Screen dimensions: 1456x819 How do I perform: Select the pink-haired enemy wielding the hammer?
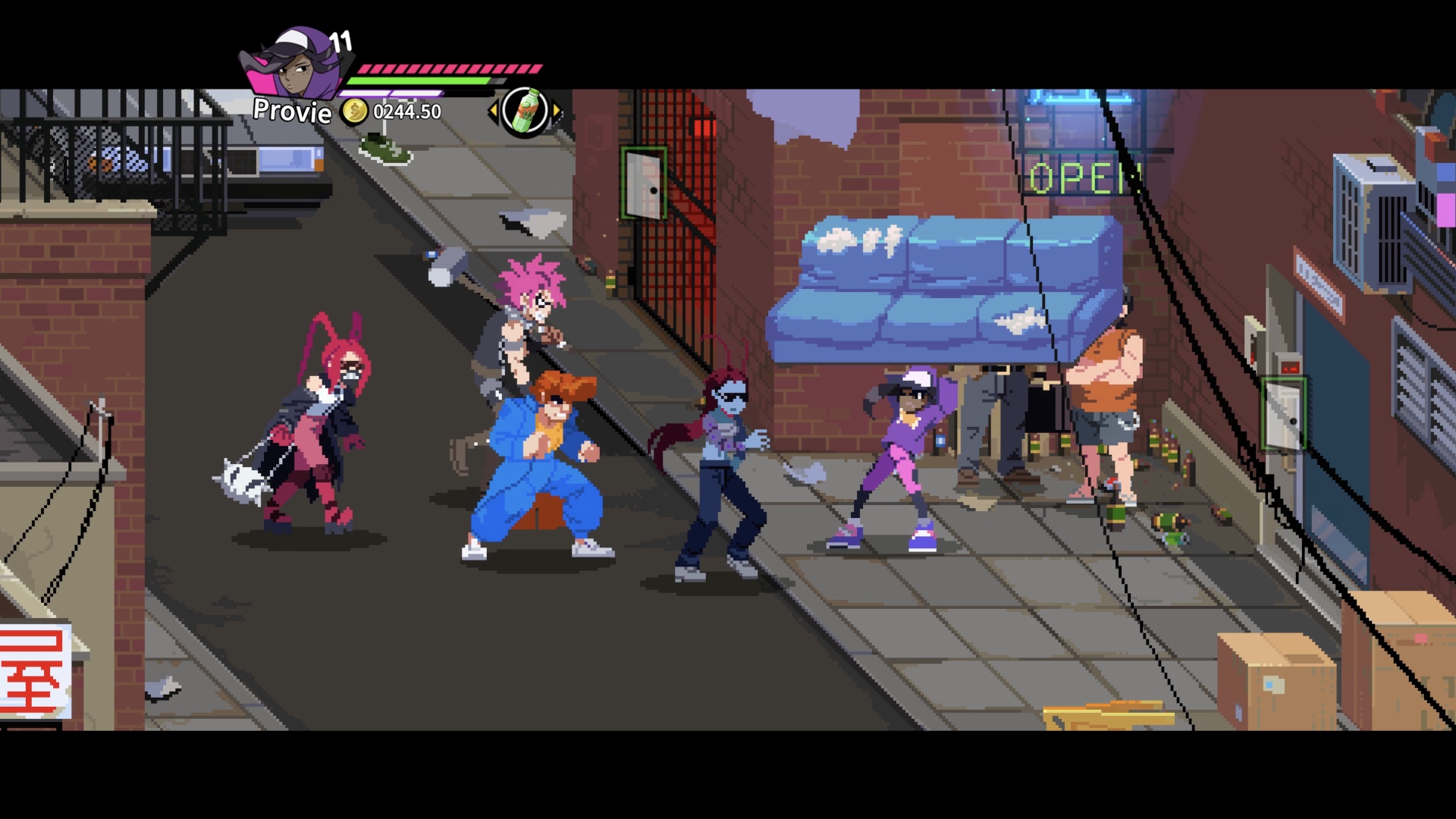(523, 326)
